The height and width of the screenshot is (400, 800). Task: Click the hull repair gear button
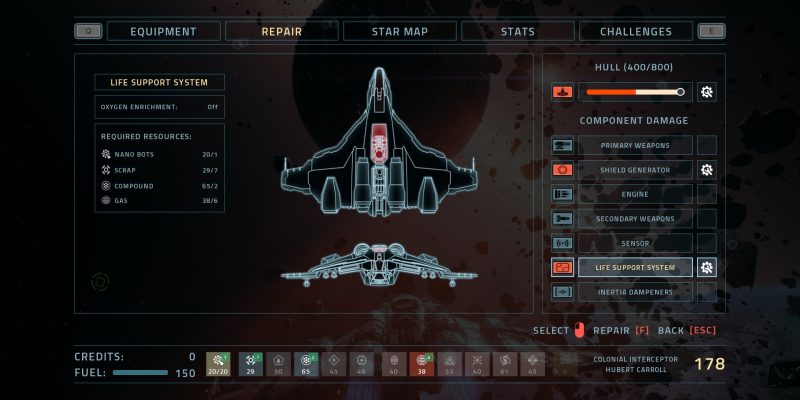[x=707, y=93]
